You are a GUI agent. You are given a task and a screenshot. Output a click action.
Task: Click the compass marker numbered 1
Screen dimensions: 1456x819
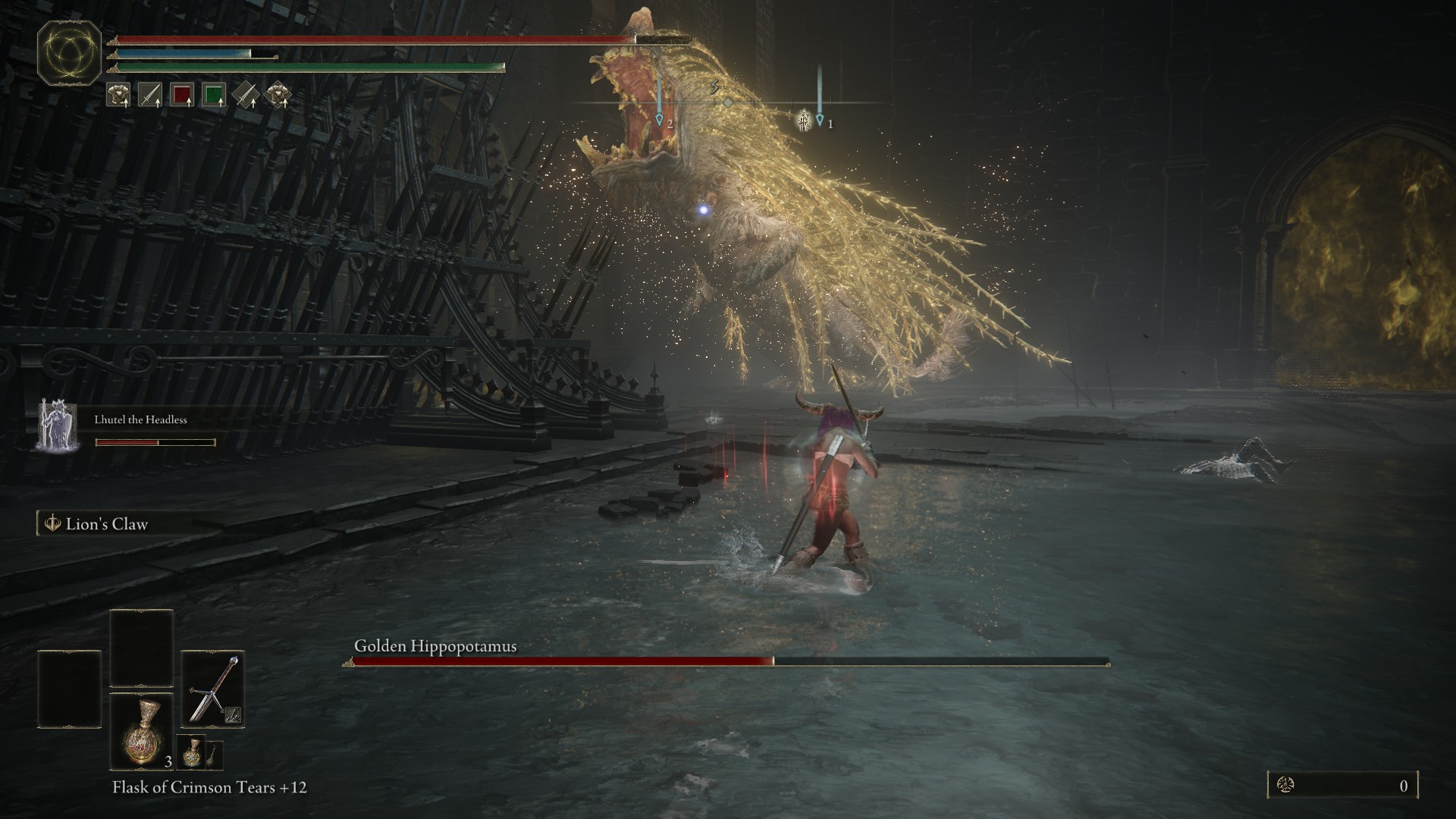point(820,120)
